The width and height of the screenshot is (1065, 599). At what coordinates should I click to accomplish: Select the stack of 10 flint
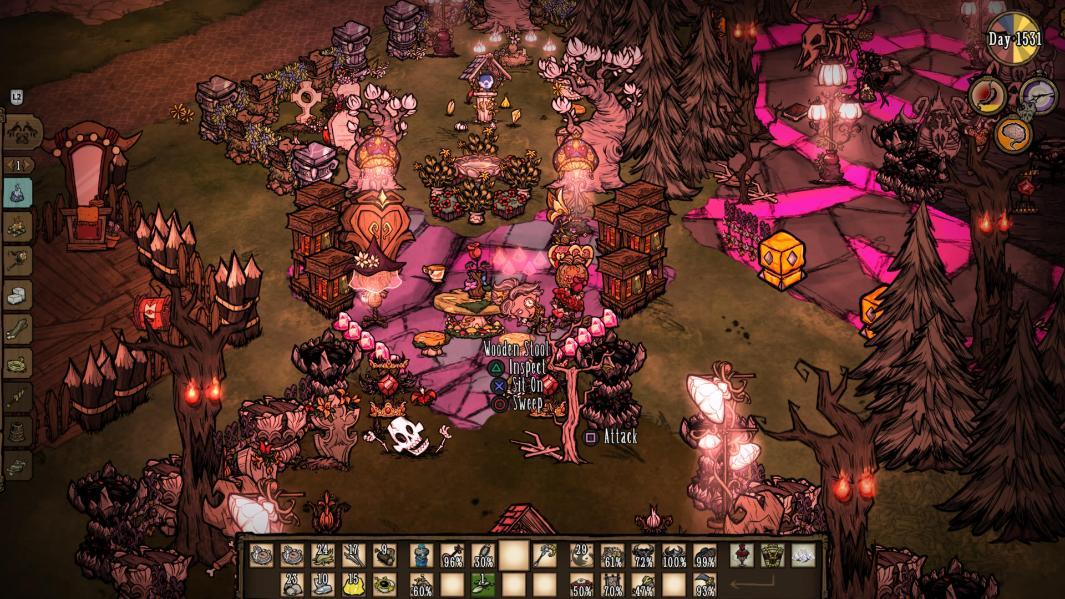(x=323, y=584)
